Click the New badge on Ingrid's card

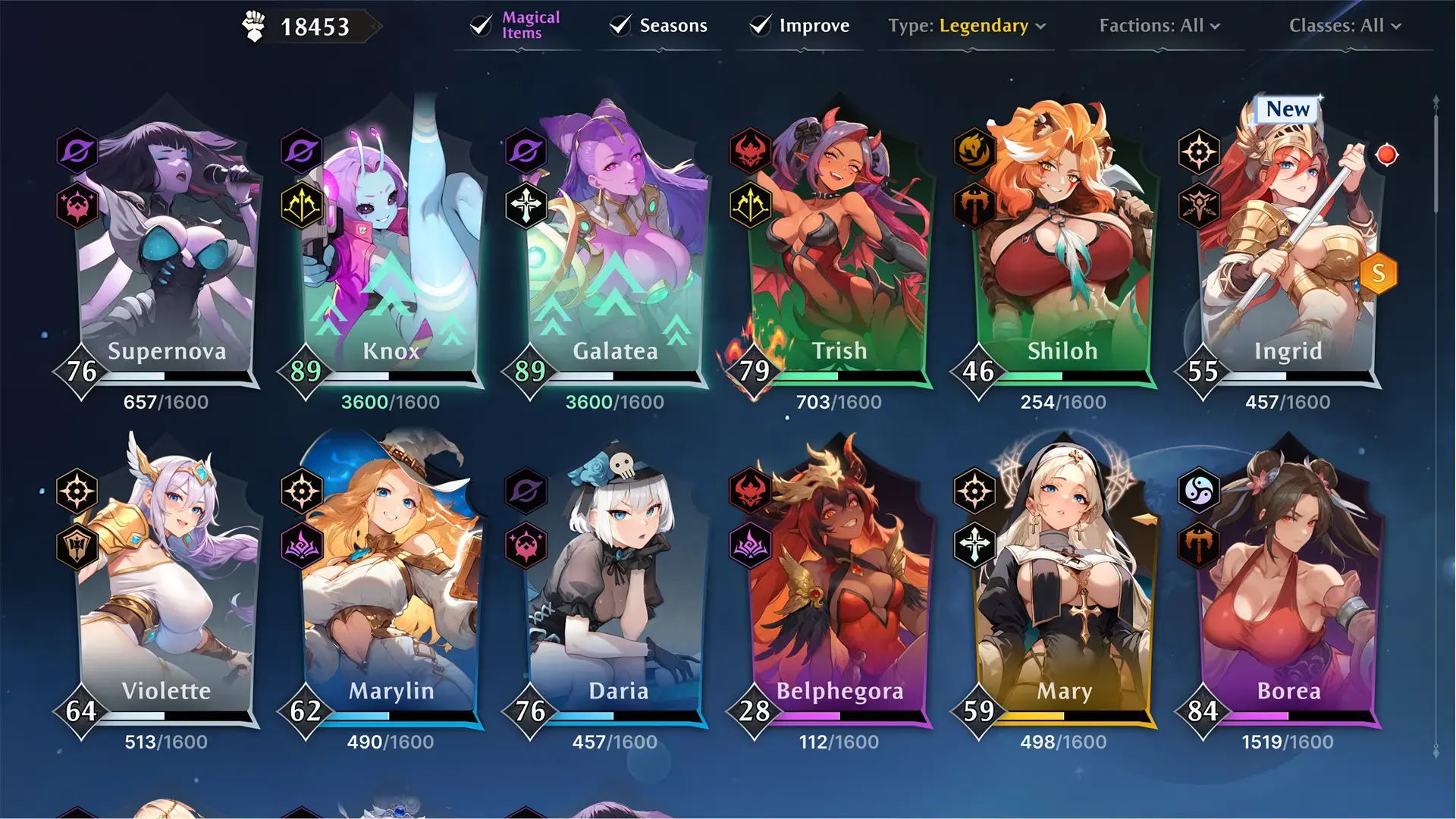[1287, 108]
